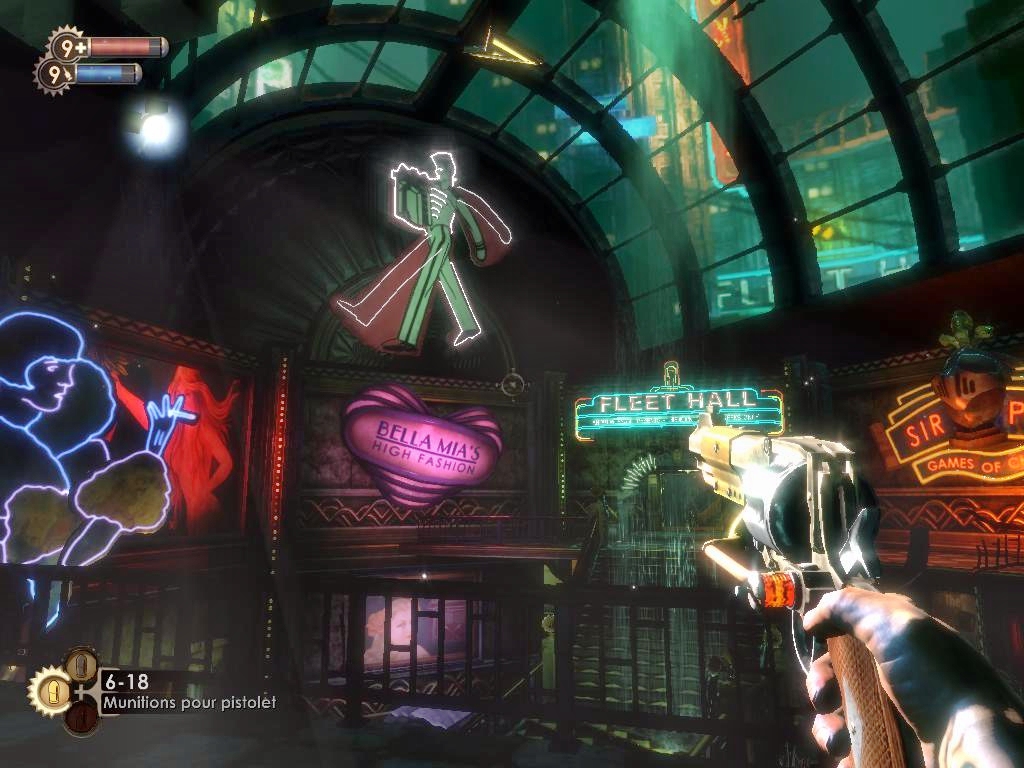Click the objective direction arrow marker
The width and height of the screenshot is (1024, 768).
click(502, 45)
